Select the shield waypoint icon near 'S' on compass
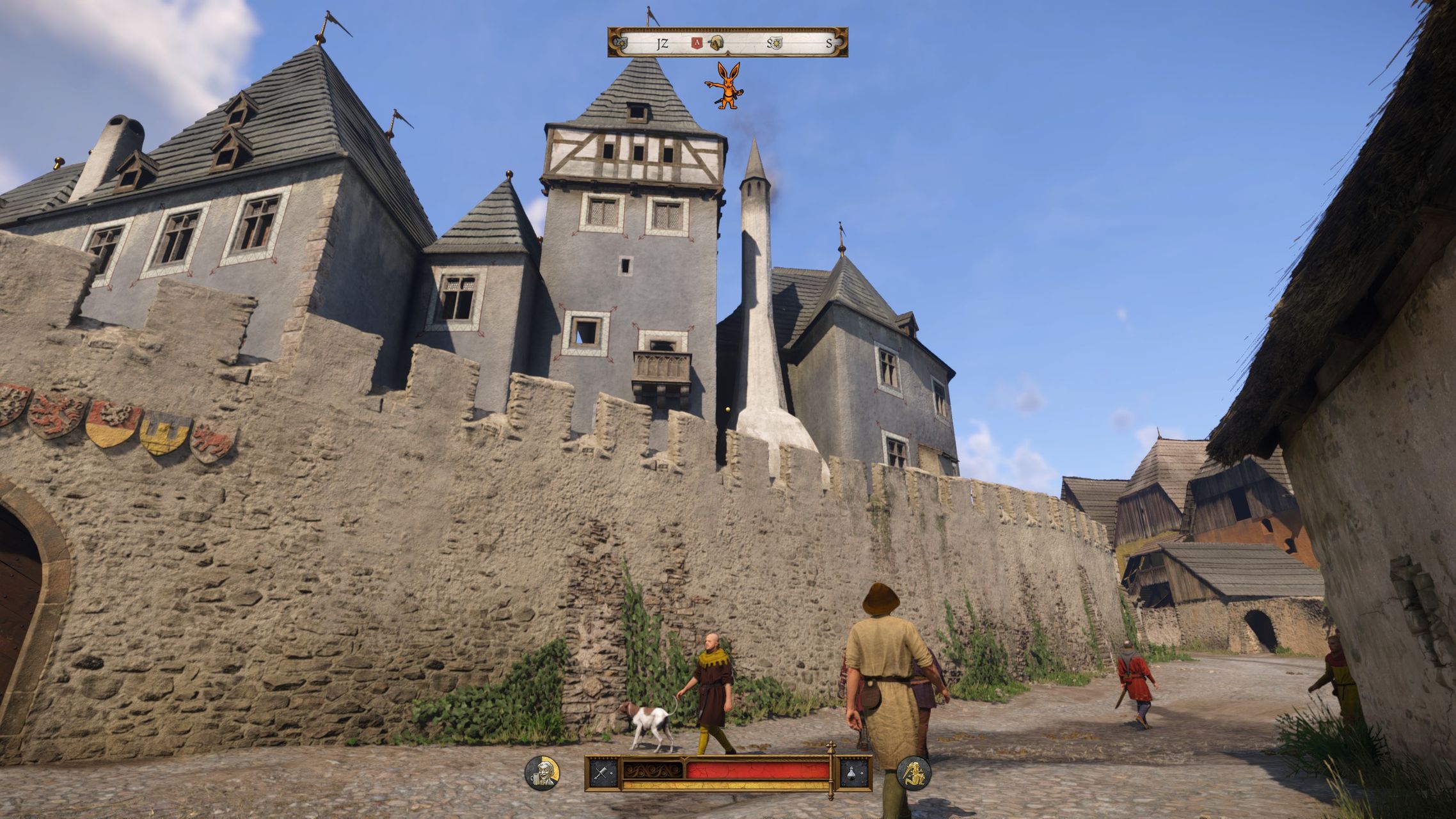Image resolution: width=1456 pixels, height=819 pixels. (x=776, y=44)
